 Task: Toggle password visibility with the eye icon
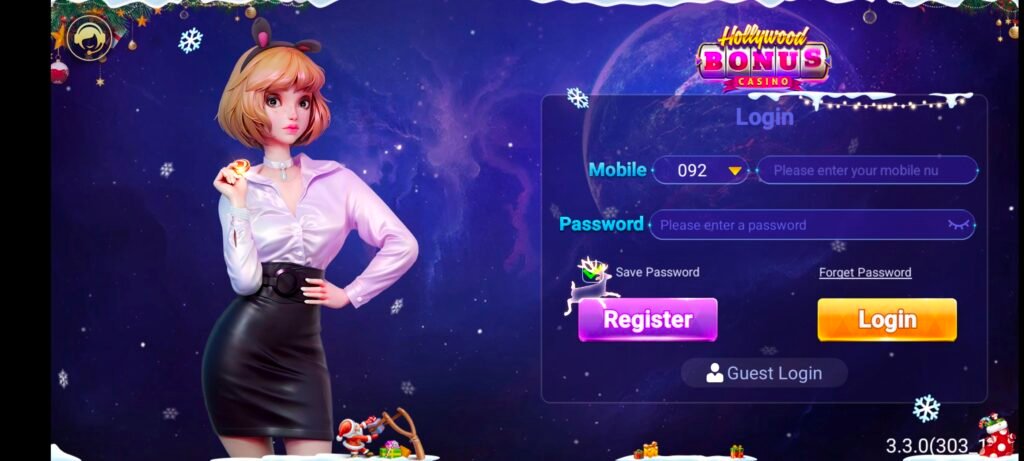tap(959, 225)
